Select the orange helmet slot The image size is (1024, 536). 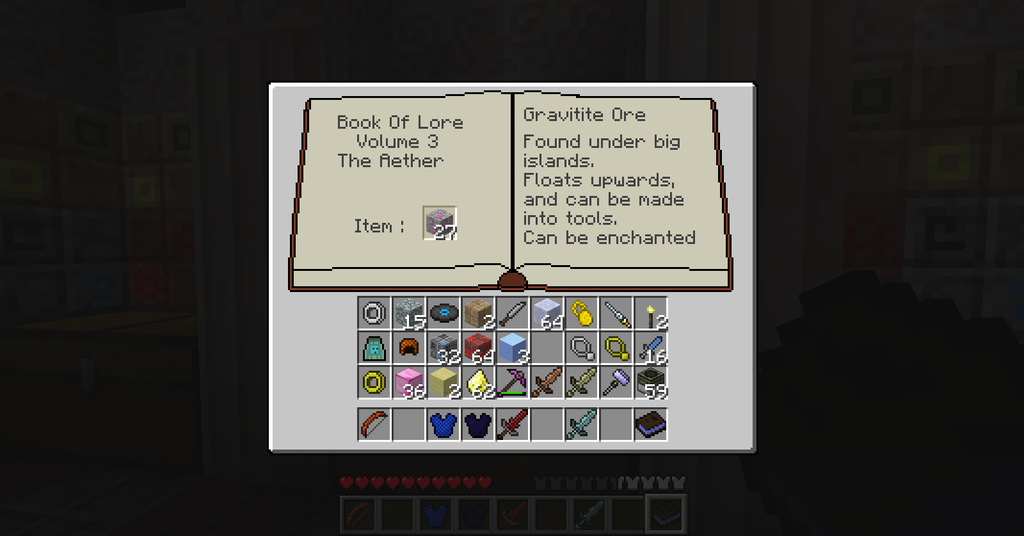[408, 348]
